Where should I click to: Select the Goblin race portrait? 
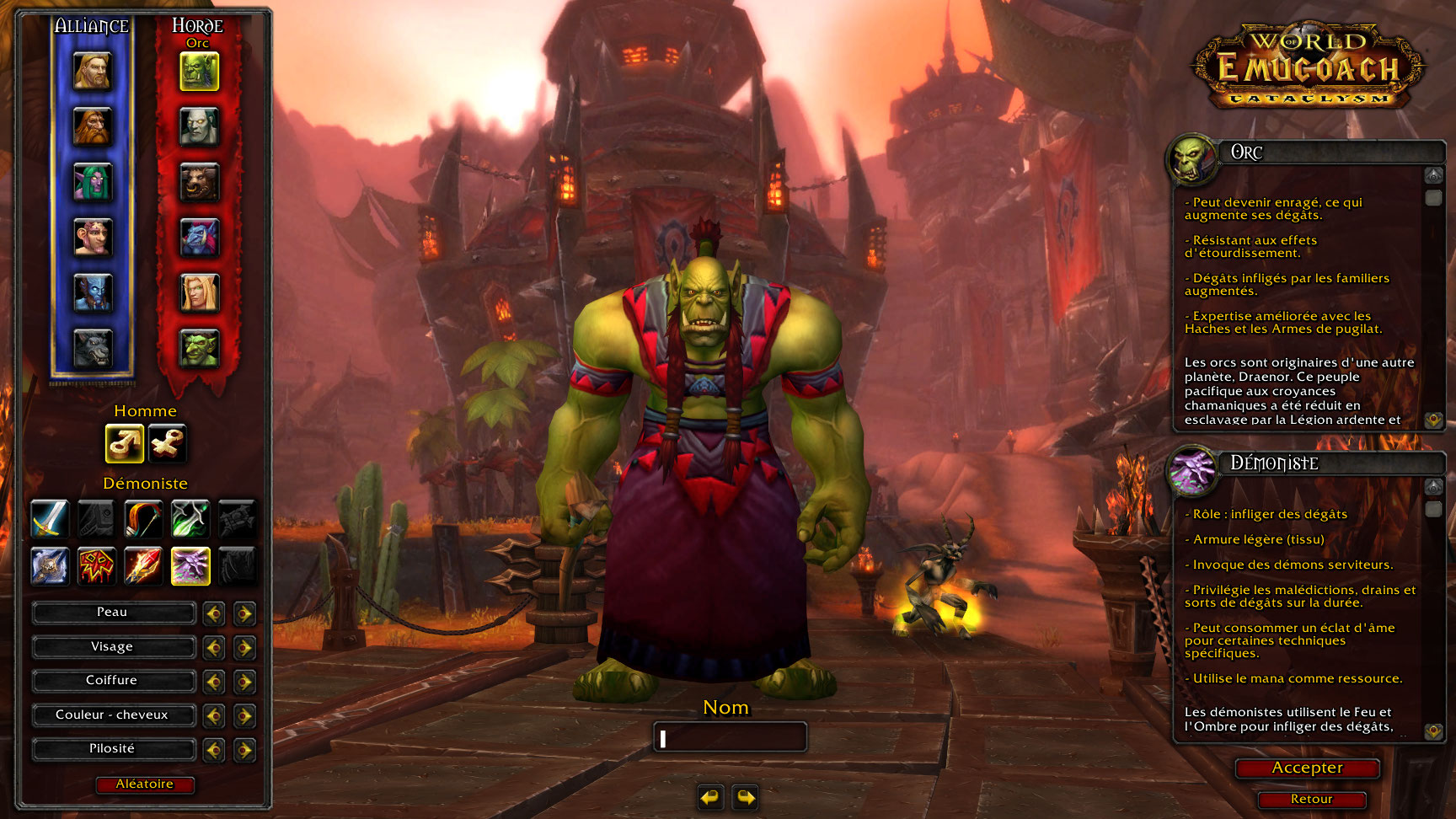[x=199, y=349]
